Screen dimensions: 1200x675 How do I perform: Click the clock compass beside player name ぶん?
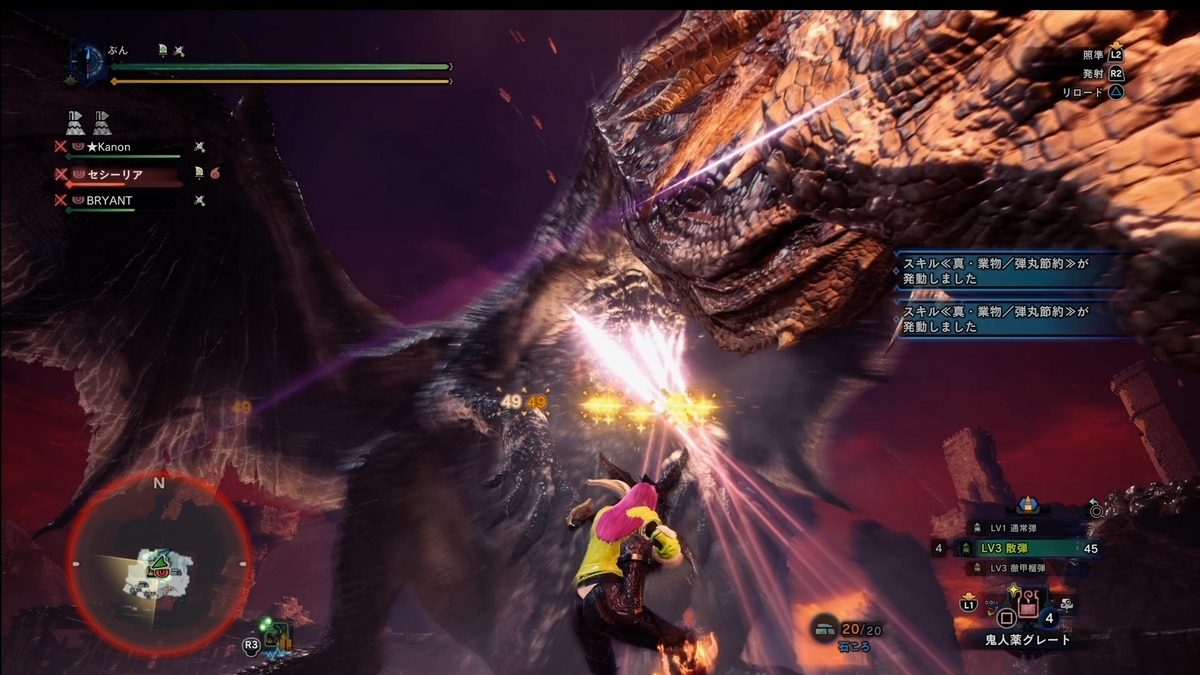86,61
